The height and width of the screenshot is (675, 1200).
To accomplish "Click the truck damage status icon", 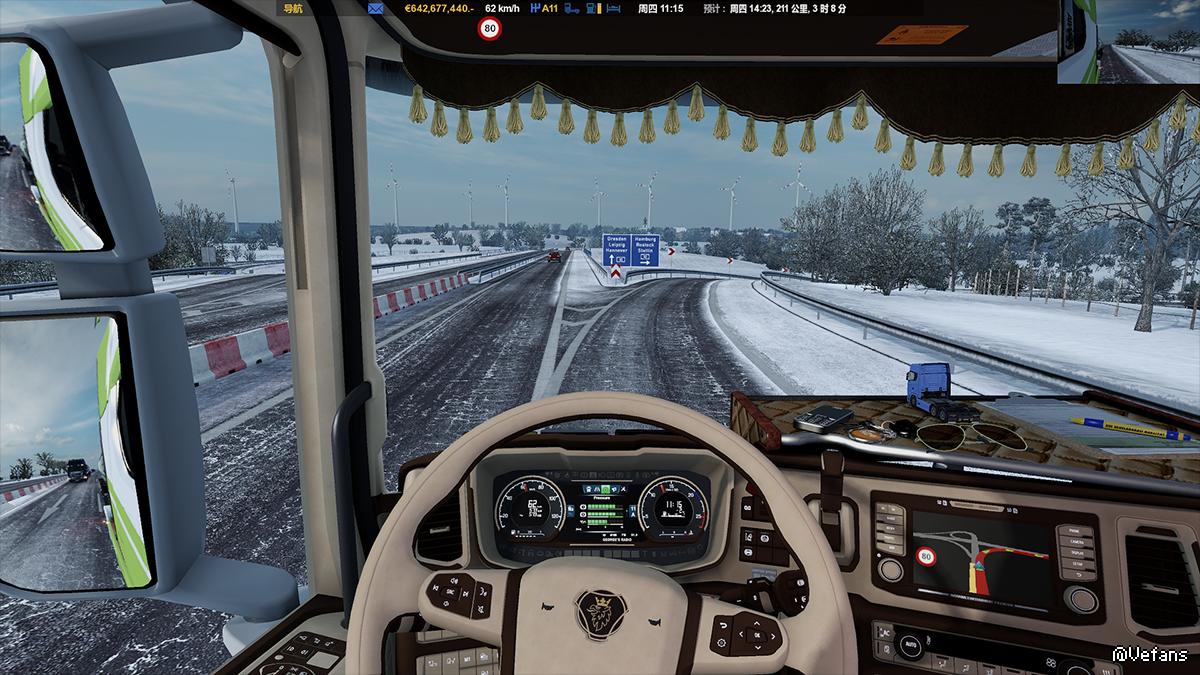I will pos(572,8).
